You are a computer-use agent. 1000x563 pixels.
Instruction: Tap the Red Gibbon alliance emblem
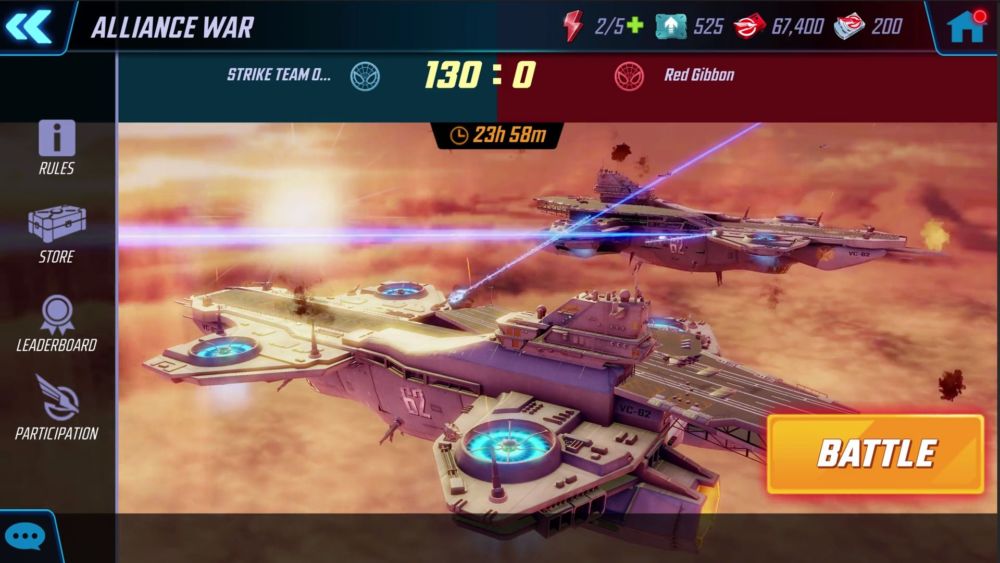click(x=630, y=75)
